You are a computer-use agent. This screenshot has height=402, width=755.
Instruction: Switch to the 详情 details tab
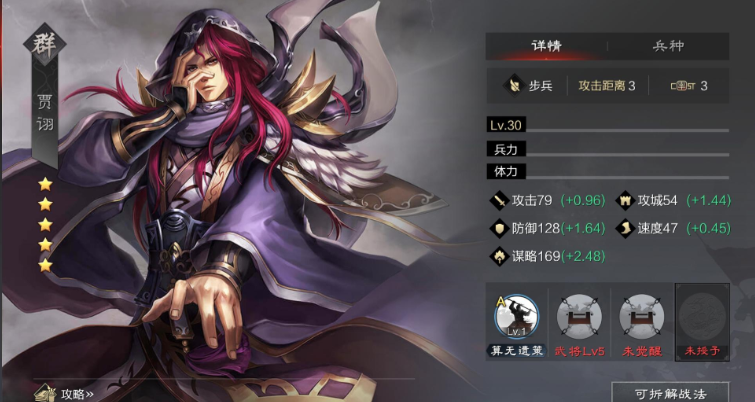(x=546, y=47)
